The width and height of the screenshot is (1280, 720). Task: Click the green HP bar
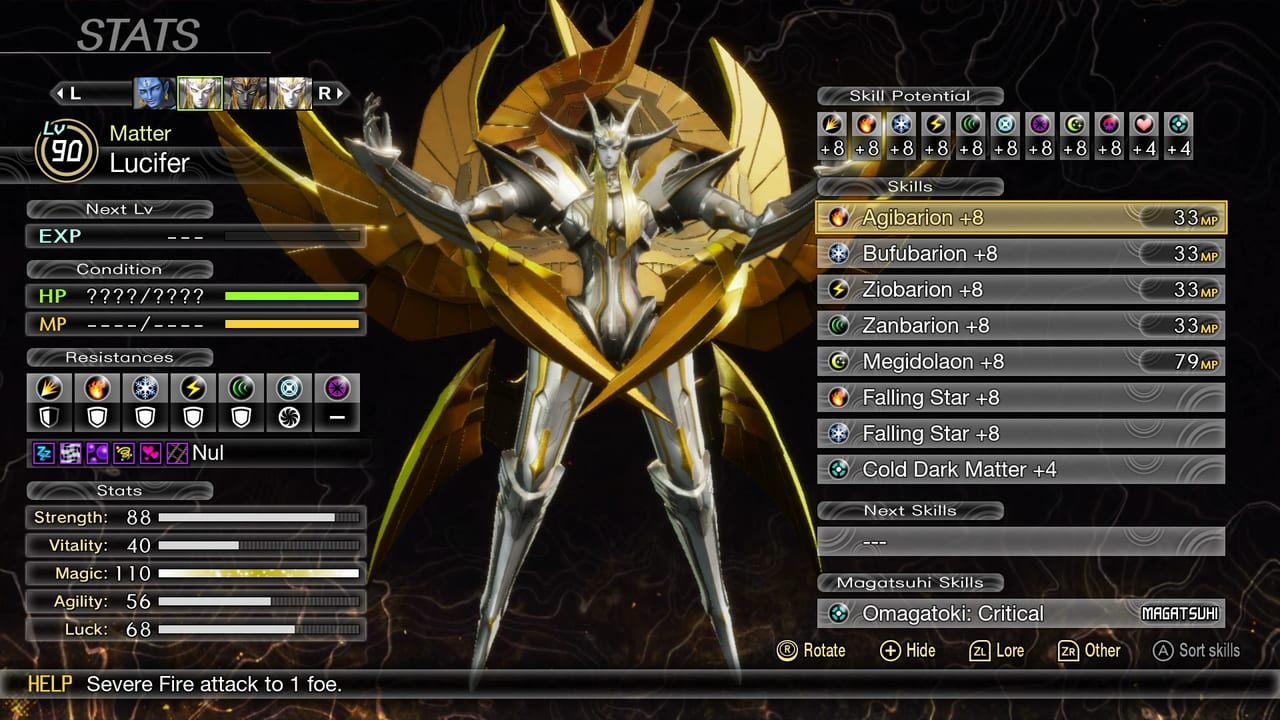pos(290,296)
